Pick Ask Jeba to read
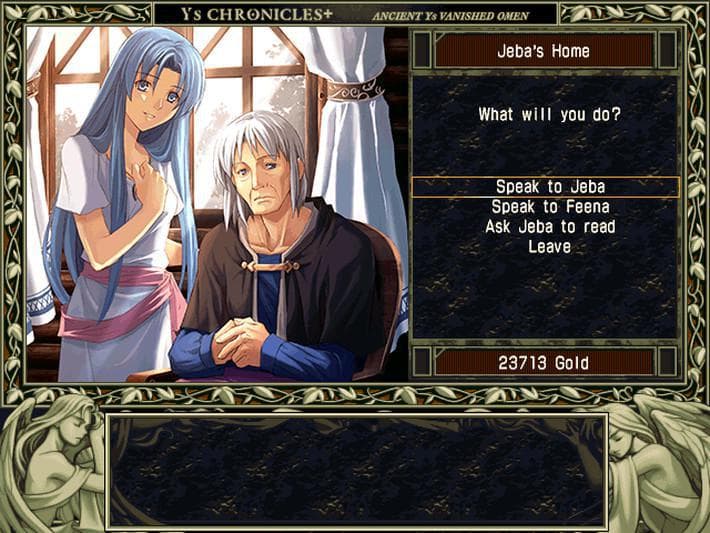Viewport: 710px width, 533px height. click(549, 227)
